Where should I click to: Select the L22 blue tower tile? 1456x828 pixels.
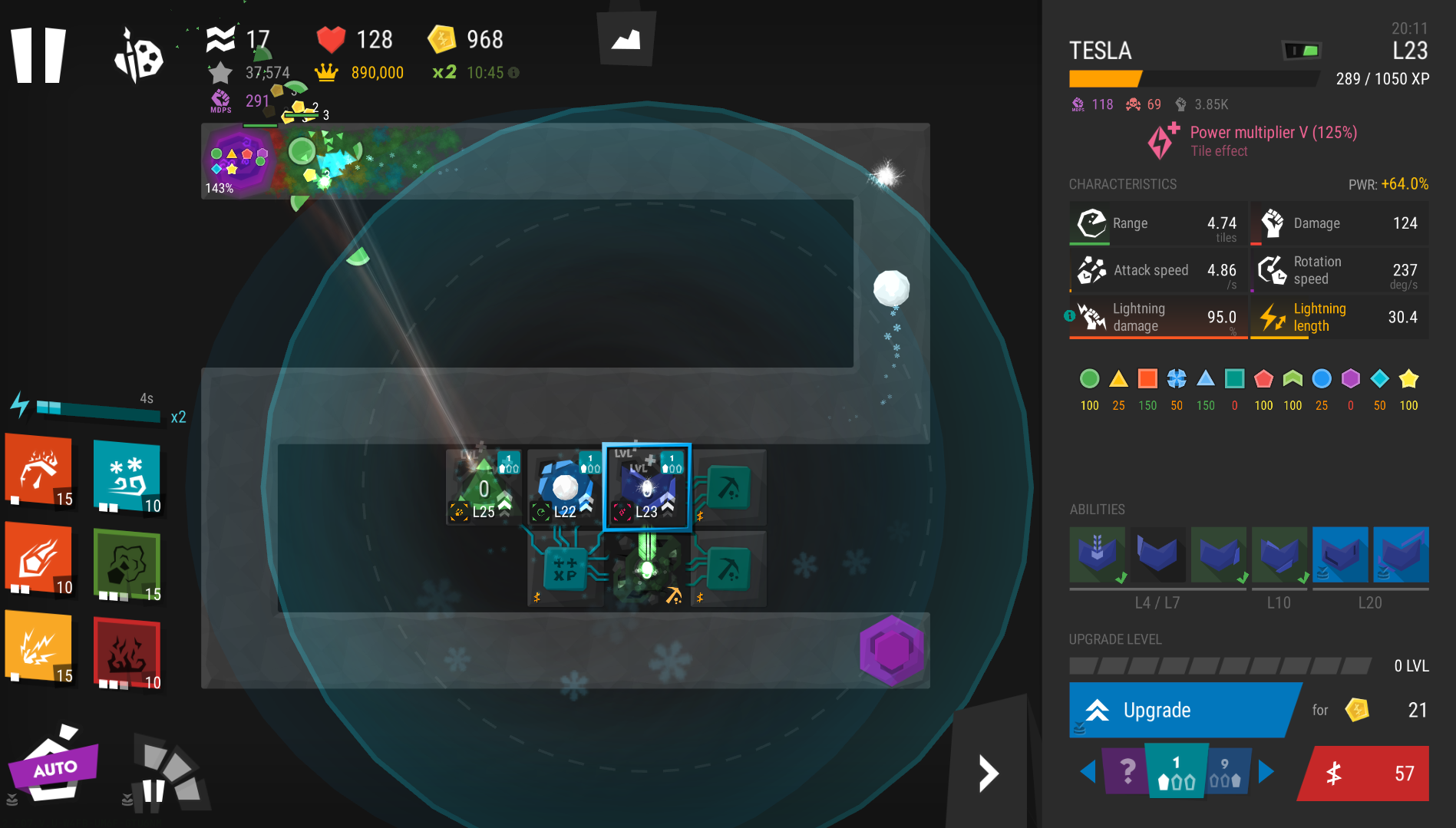click(x=565, y=487)
